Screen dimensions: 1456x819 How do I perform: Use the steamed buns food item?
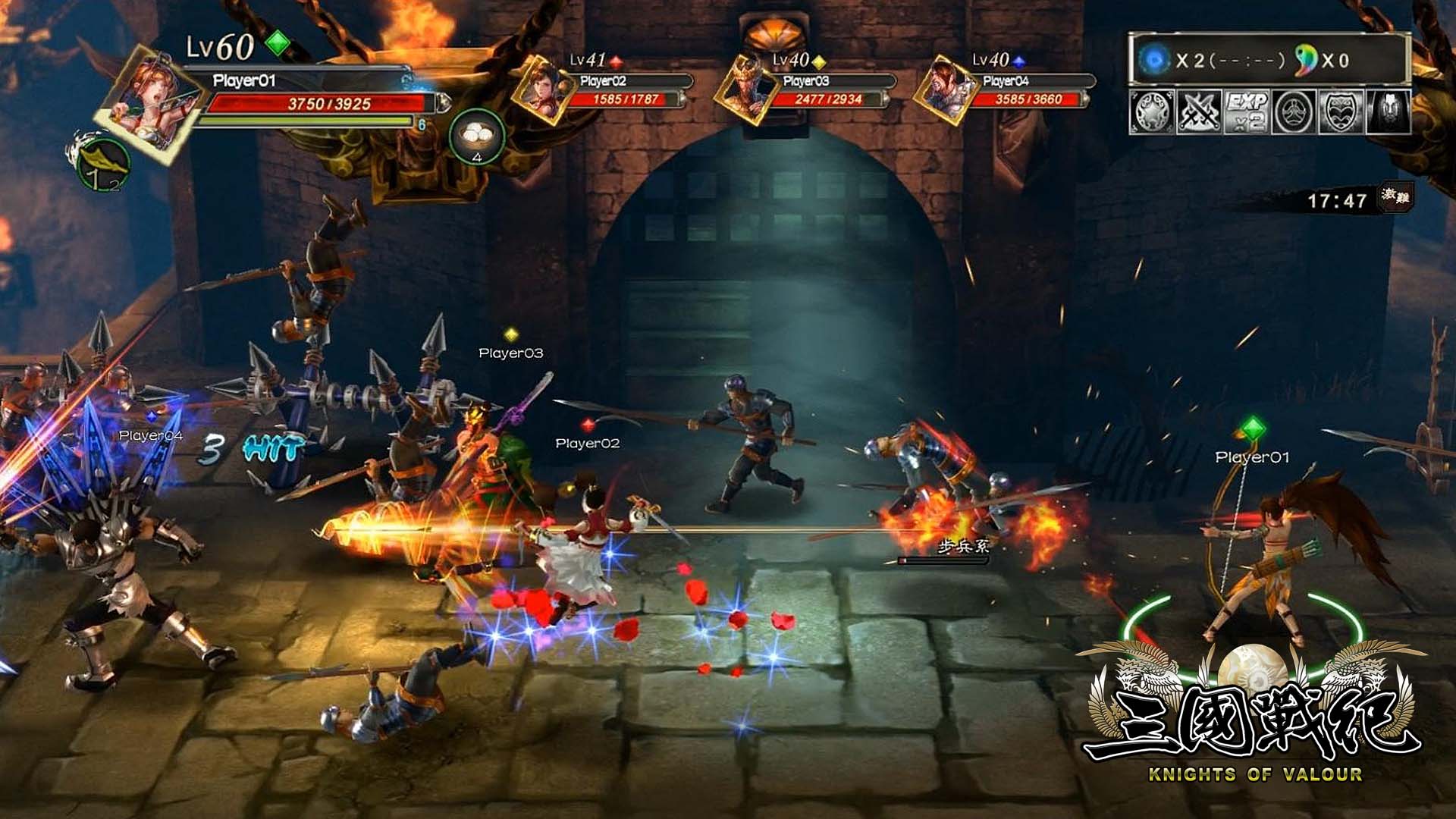coord(476,137)
